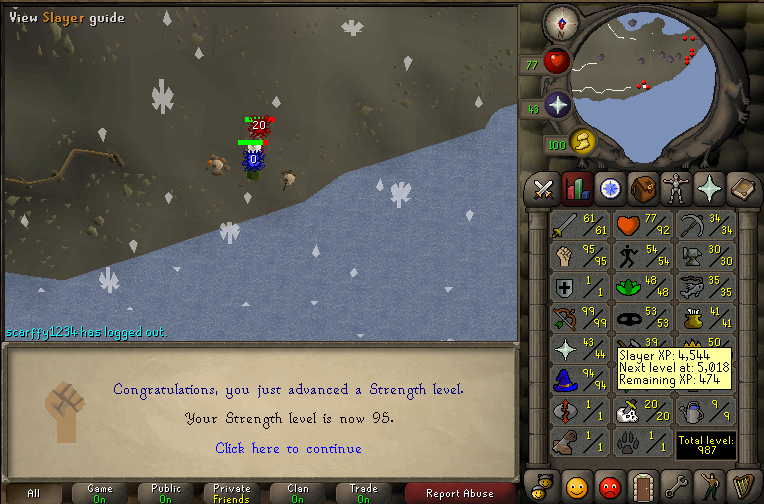Open the Prayer tab
This screenshot has height=504, width=764.
pos(708,187)
